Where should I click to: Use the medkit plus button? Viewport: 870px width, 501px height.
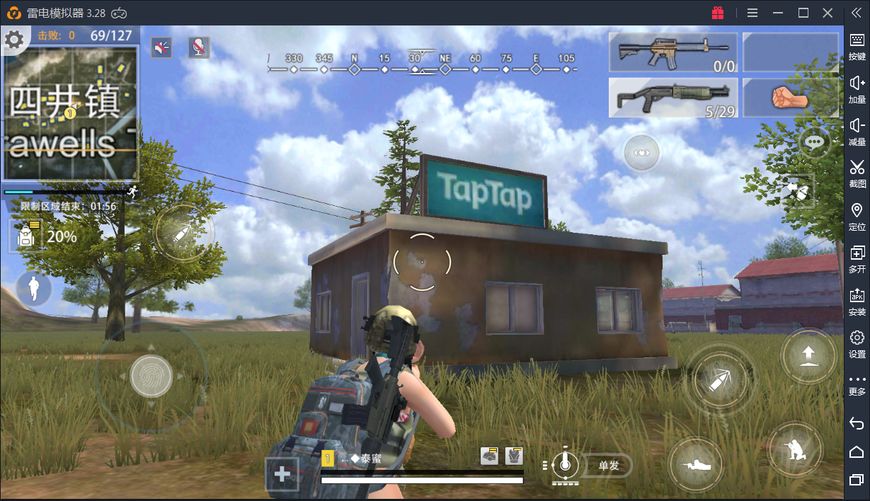click(x=282, y=474)
